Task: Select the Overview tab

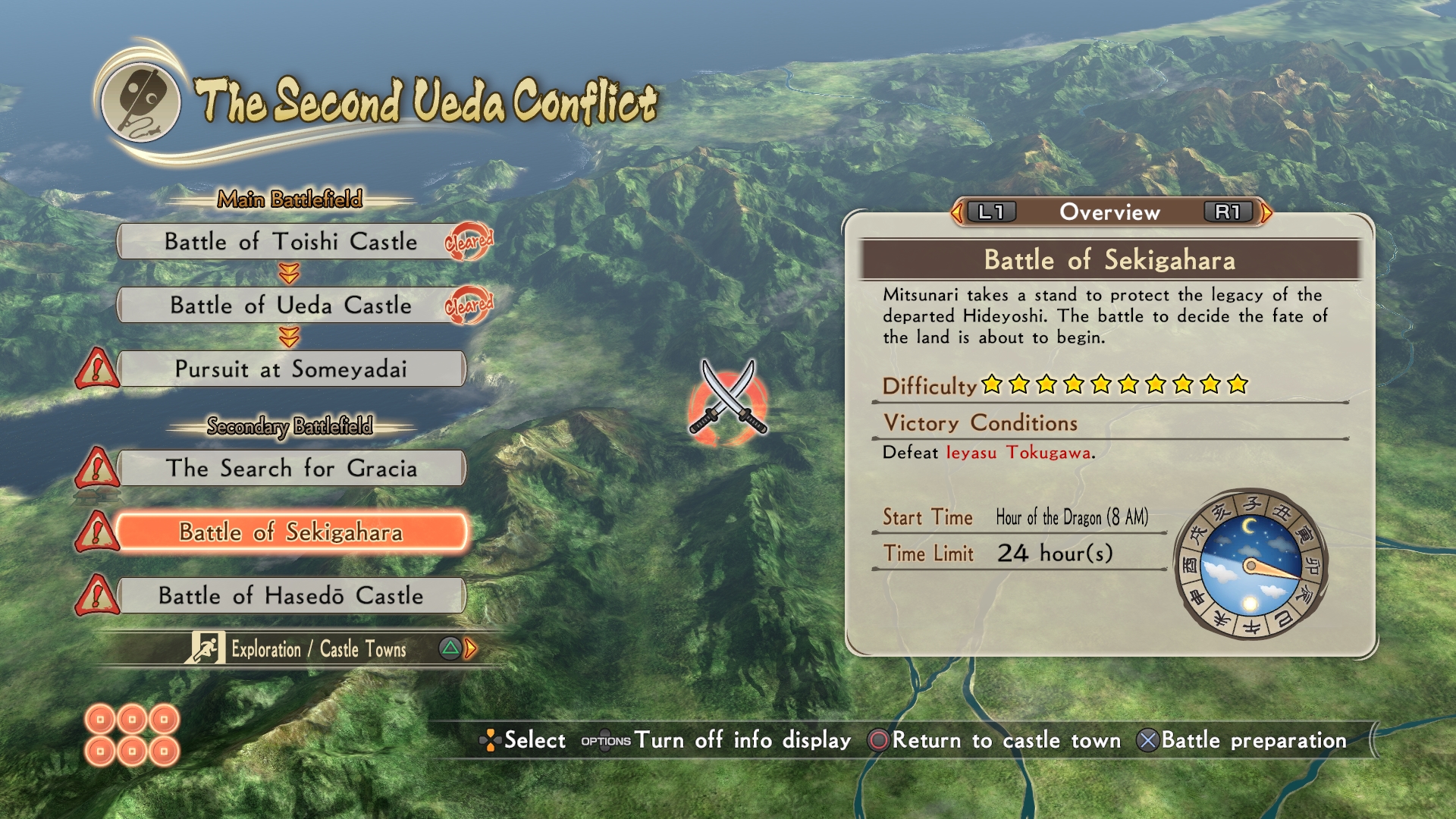Action: (x=1109, y=212)
